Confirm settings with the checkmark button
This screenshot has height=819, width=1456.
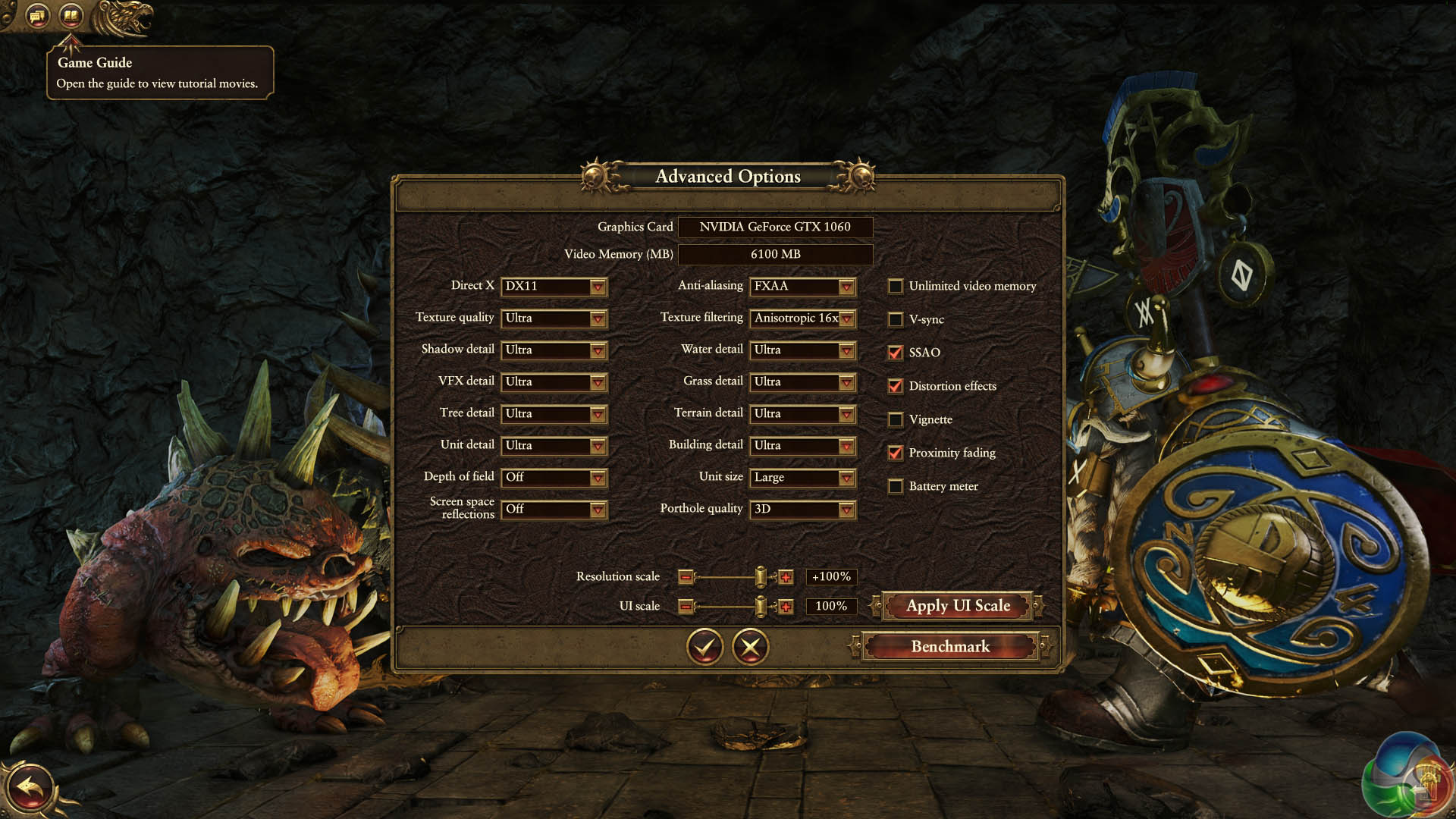tap(704, 647)
